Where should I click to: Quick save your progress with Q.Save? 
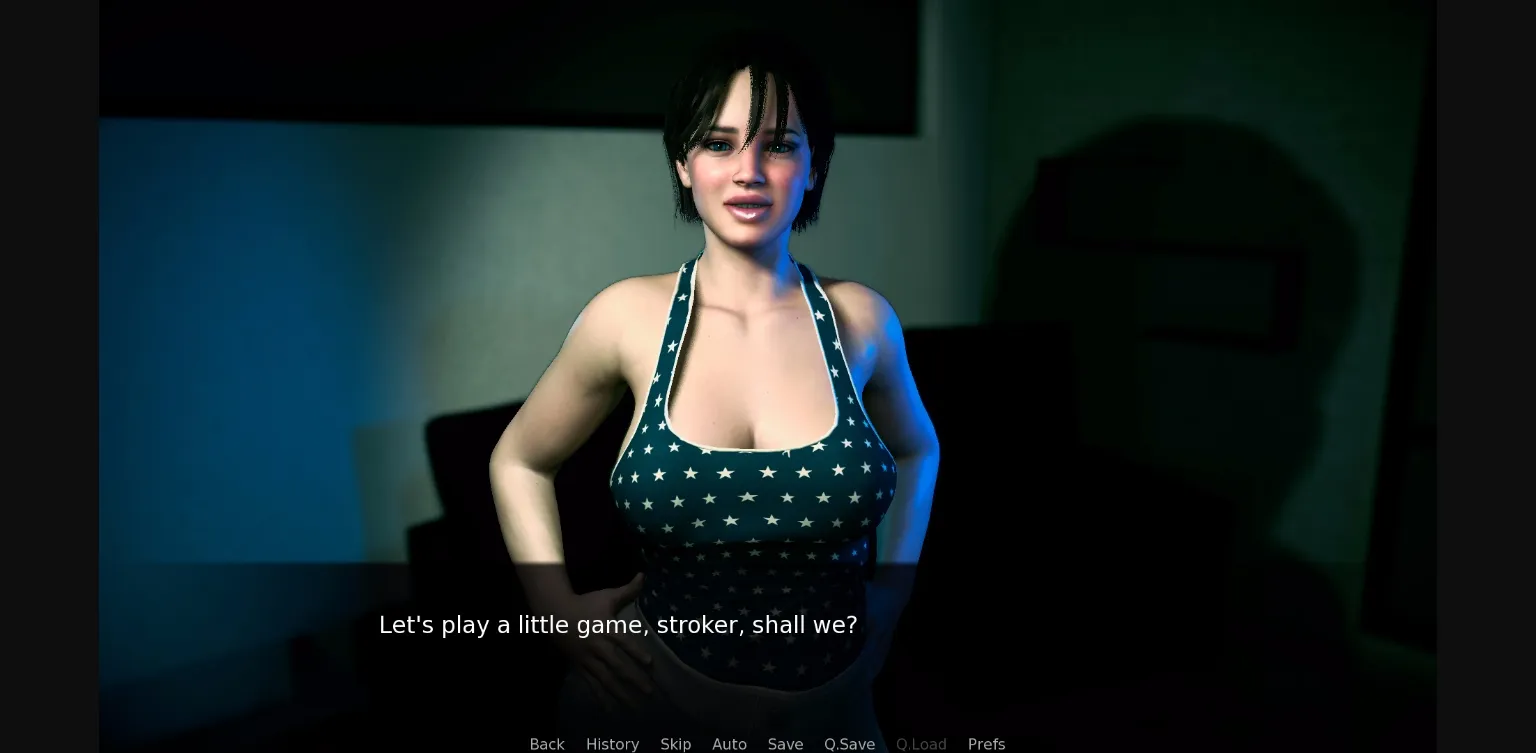point(849,744)
